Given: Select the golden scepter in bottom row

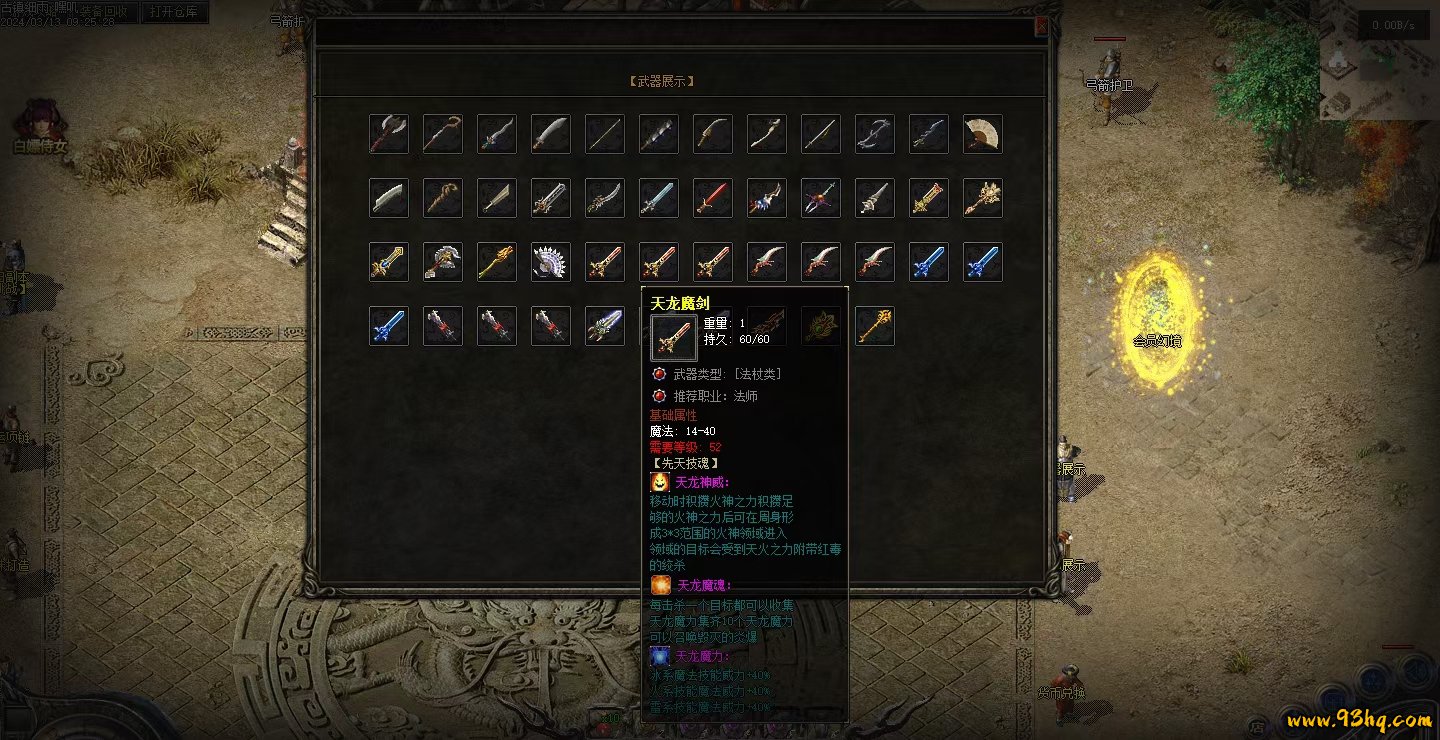Looking at the screenshot, I should [x=875, y=326].
